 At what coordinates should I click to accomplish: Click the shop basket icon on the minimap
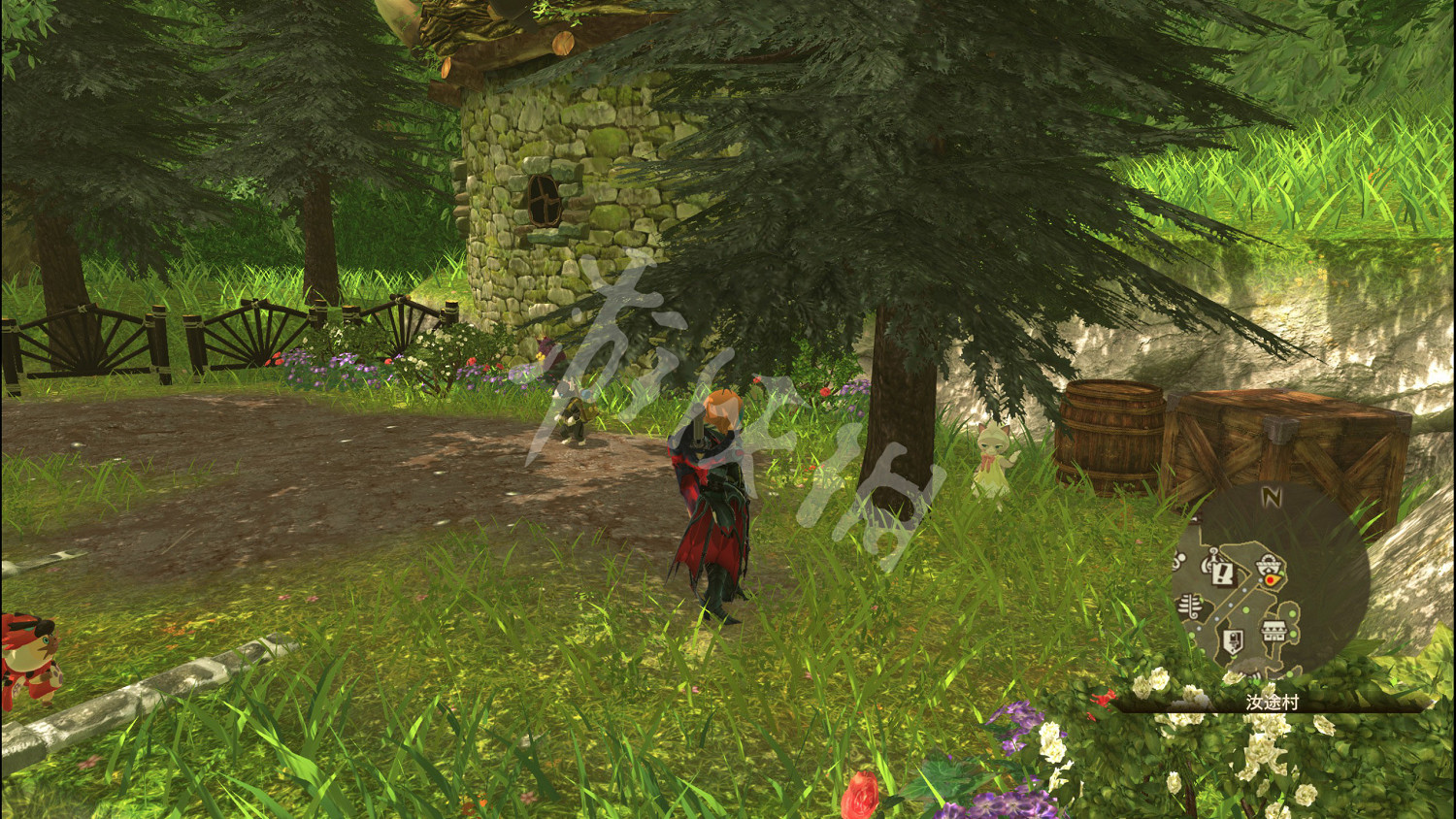click(x=1268, y=564)
